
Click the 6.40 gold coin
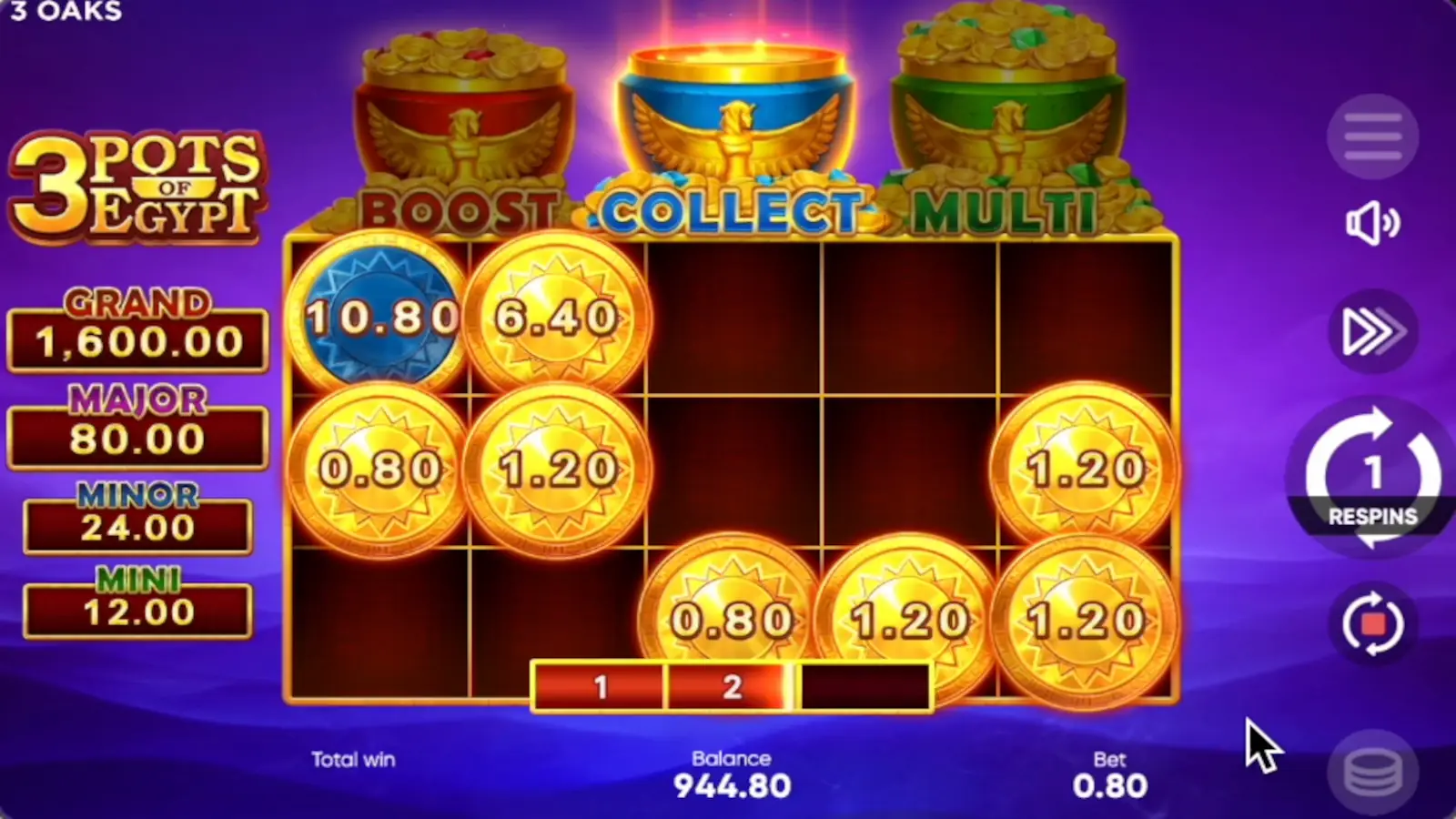(555, 317)
